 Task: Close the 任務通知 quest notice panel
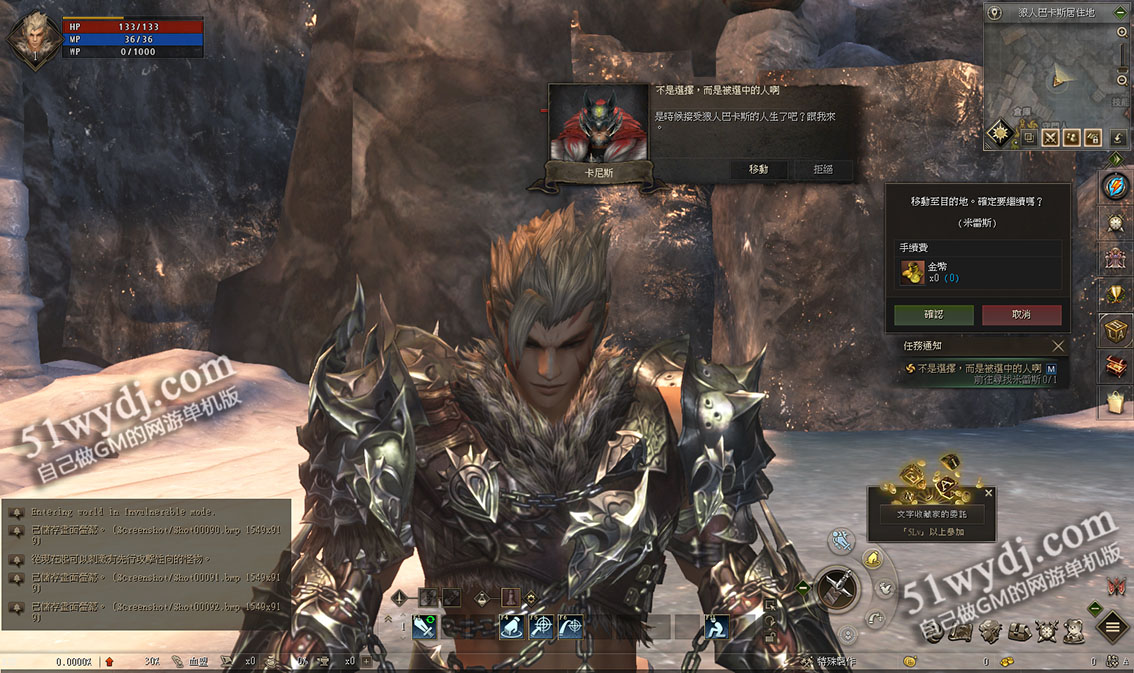(x=1058, y=346)
